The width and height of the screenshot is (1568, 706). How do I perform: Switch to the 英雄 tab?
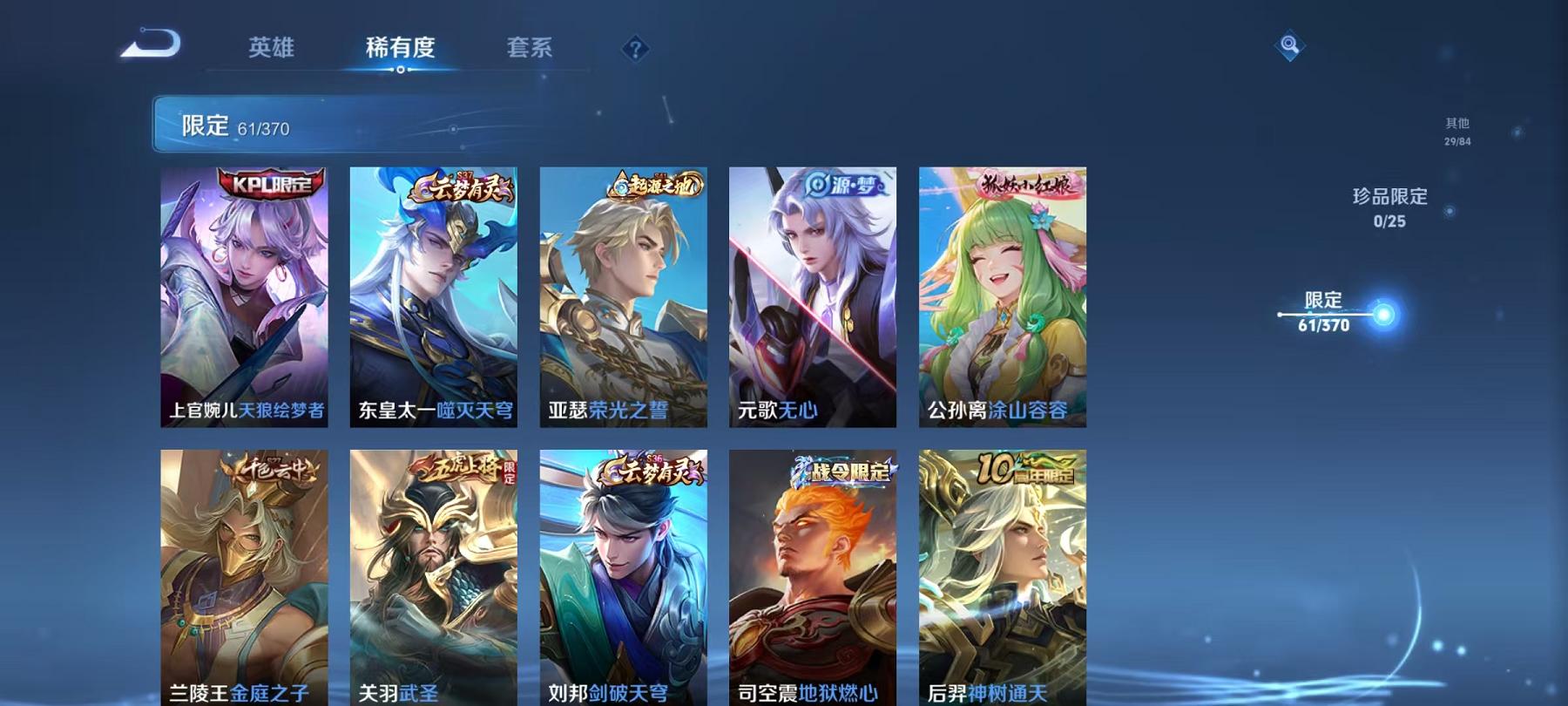click(270, 50)
